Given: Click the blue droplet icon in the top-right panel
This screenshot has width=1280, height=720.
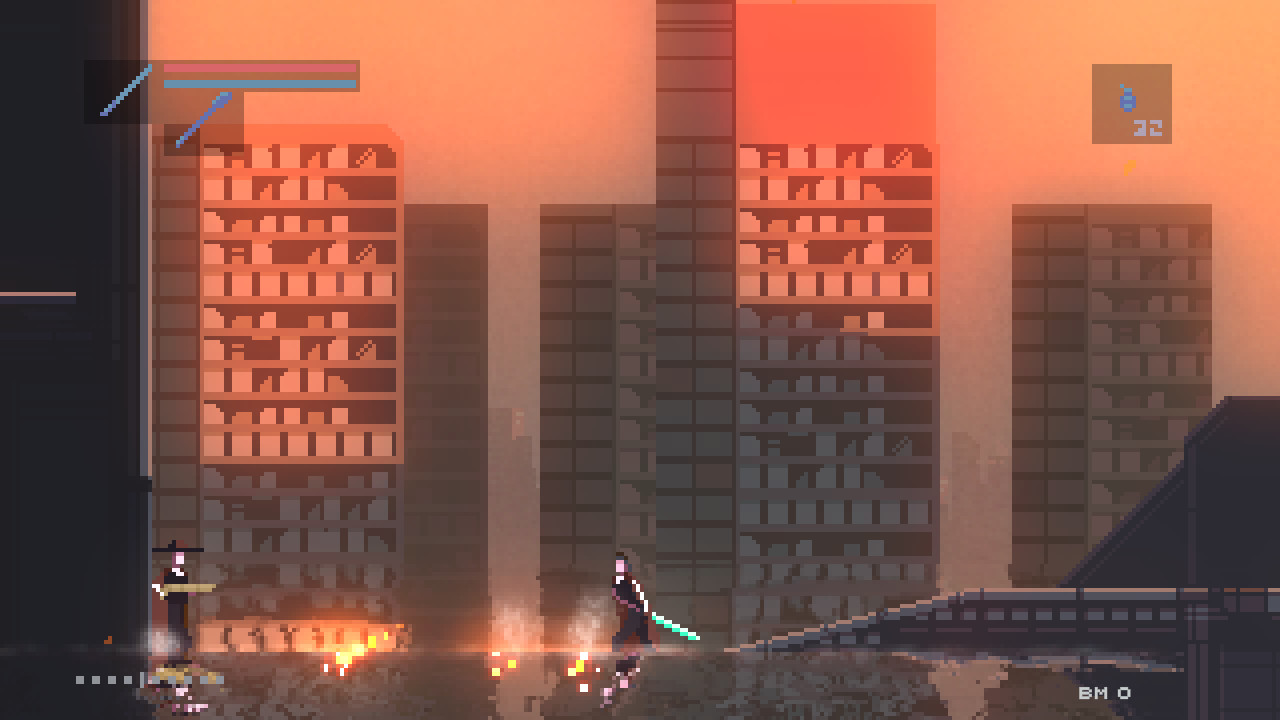Looking at the screenshot, I should 1128,97.
